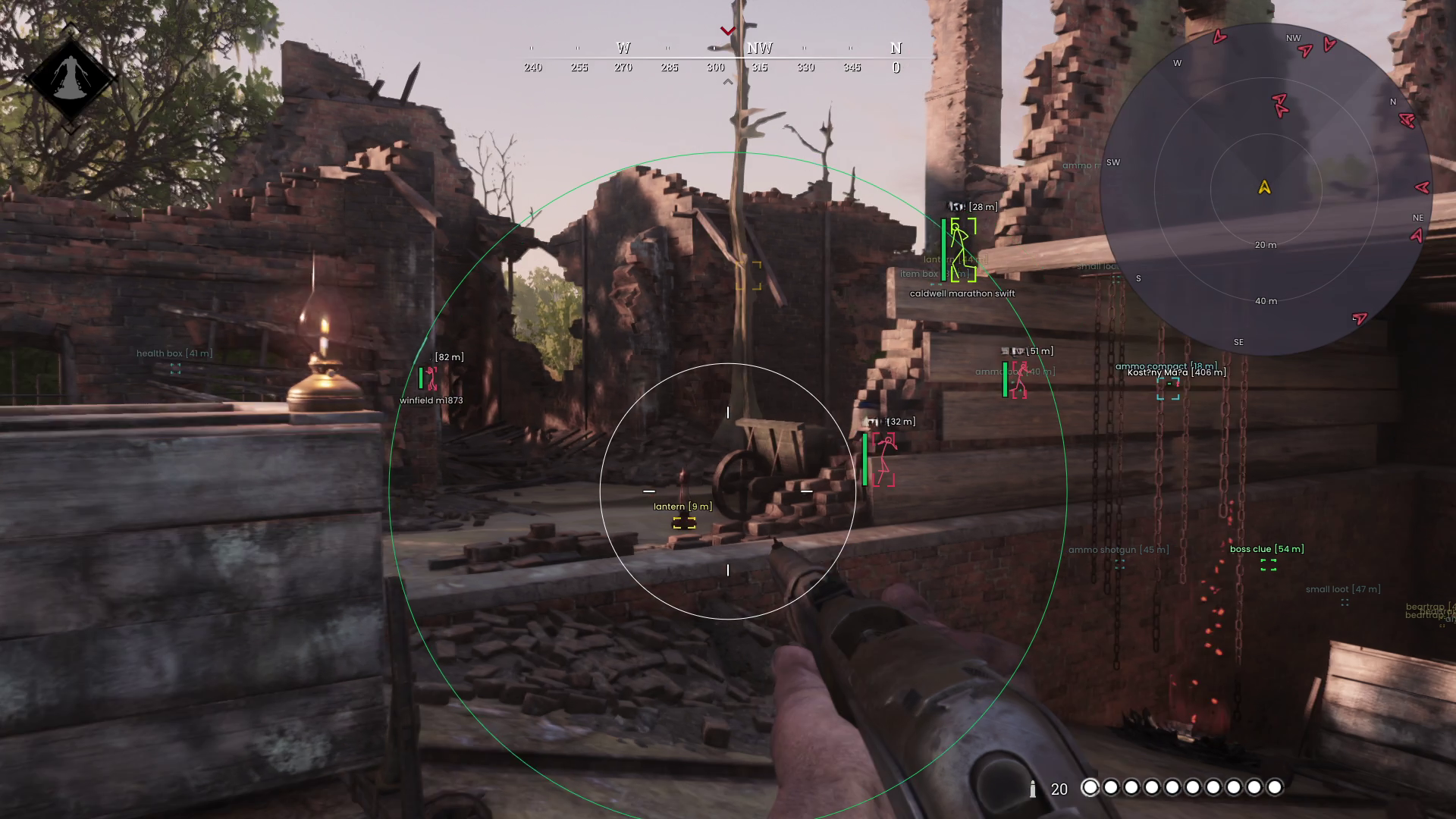
Task: Click the compass heading strip
Action: [x=714, y=58]
